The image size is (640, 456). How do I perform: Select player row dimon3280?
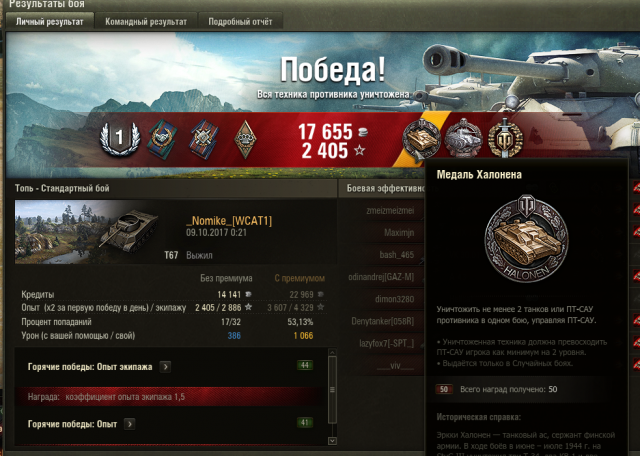point(391,297)
